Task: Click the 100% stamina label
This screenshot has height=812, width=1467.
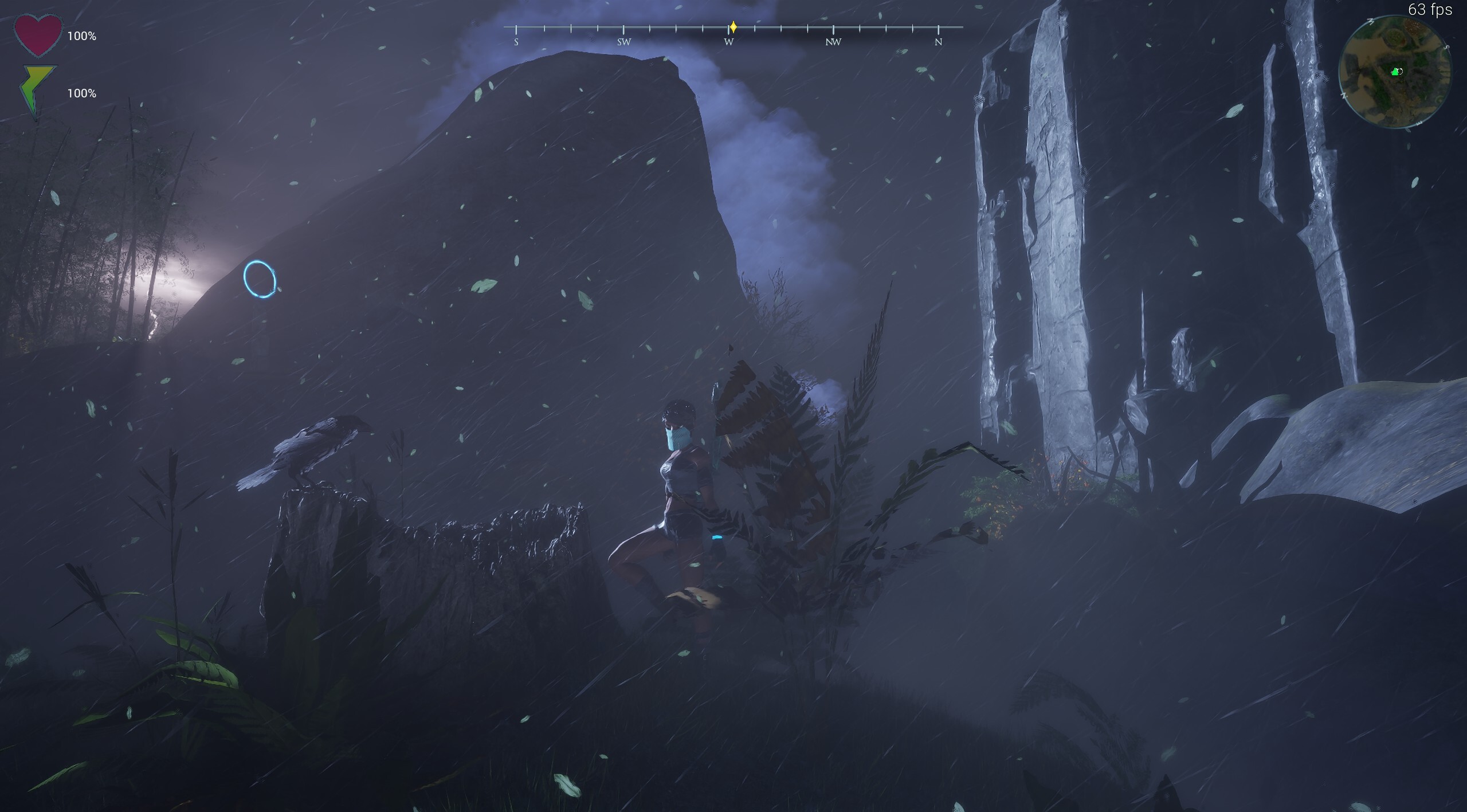Action: click(x=82, y=92)
